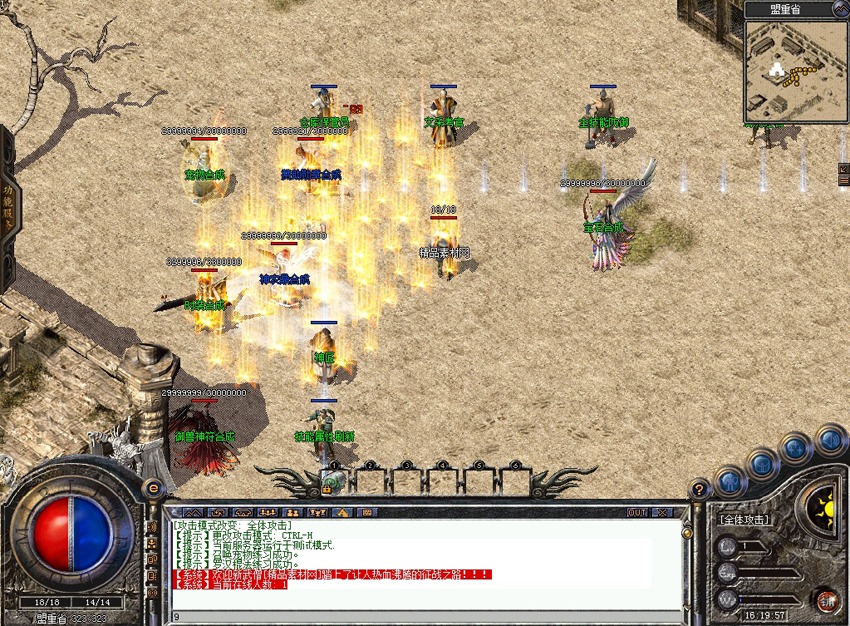Click the first chat toolbar icon

(193, 512)
